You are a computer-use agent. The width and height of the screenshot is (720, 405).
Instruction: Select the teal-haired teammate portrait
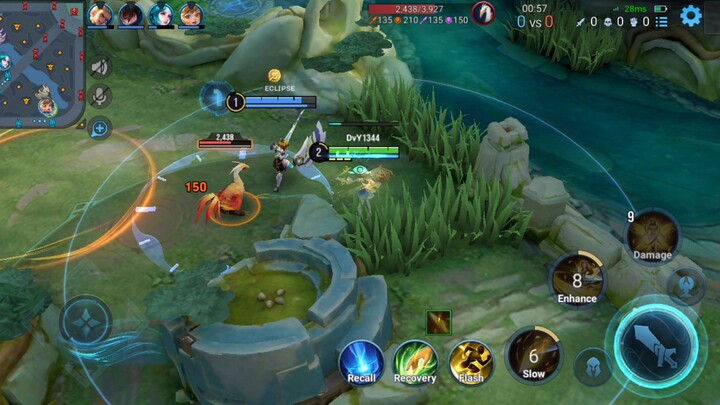point(160,14)
